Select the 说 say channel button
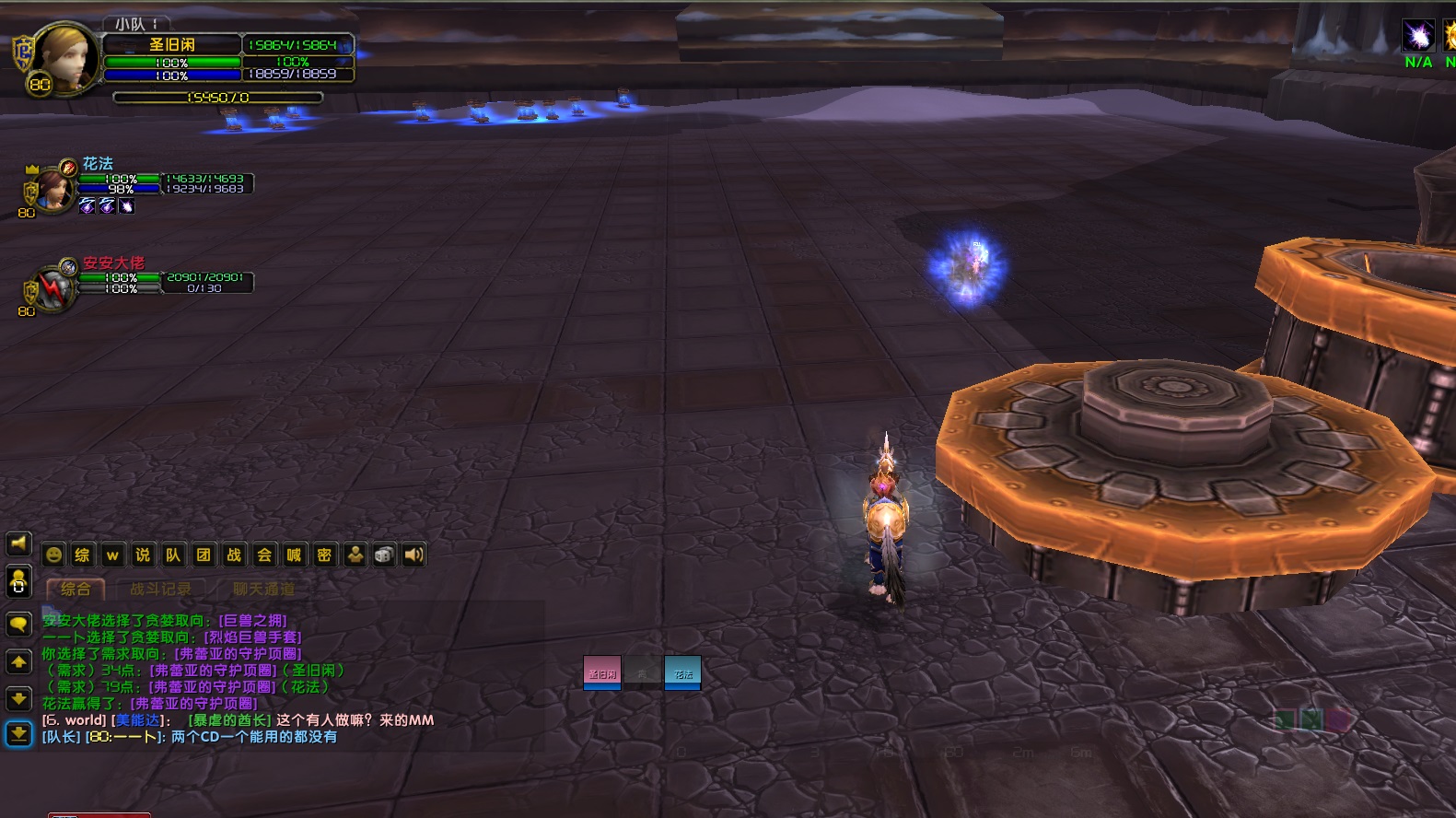Viewport: 1456px width, 818px height. pyautogui.click(x=143, y=555)
